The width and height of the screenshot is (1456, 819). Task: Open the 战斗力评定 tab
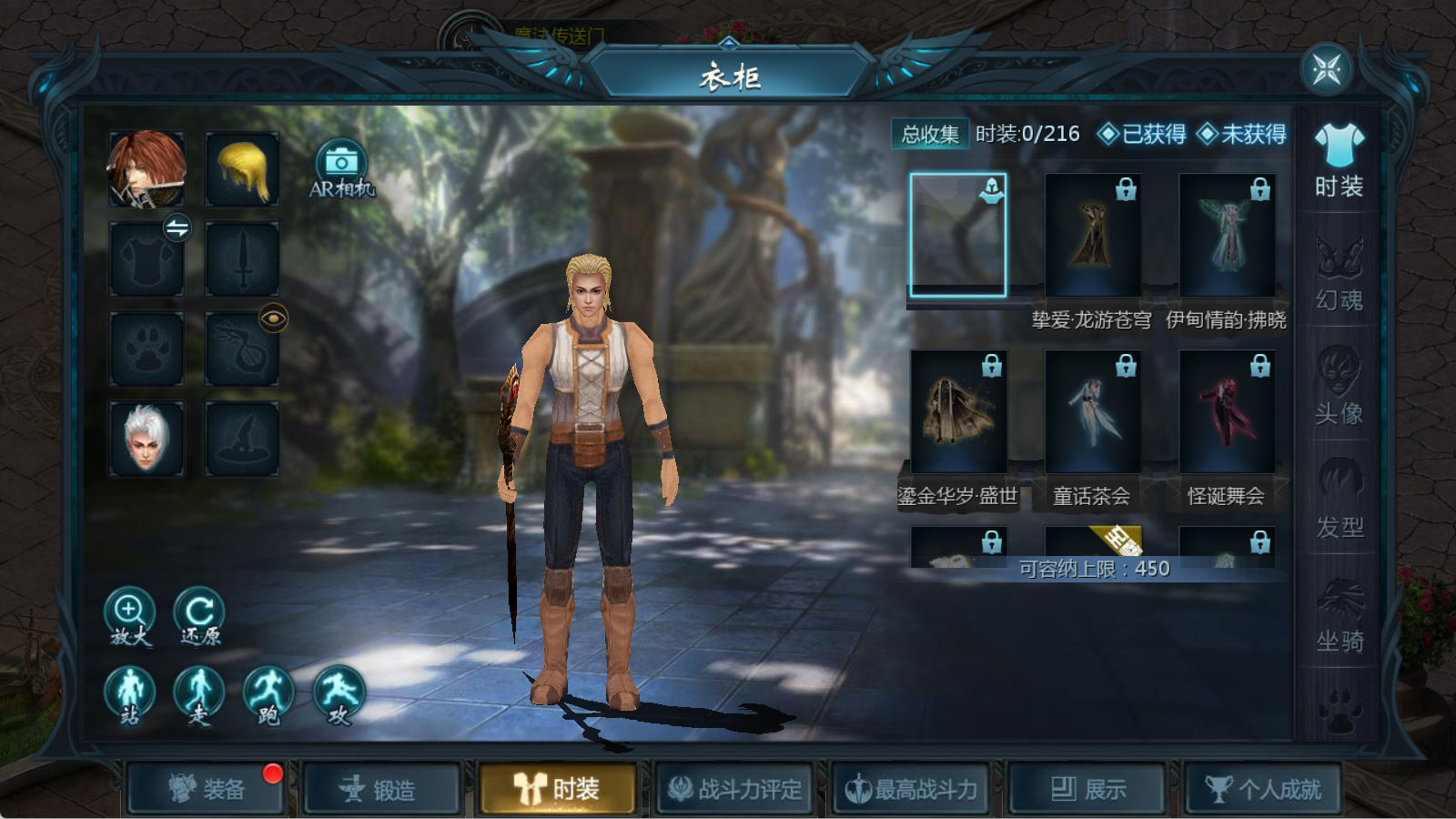(734, 788)
